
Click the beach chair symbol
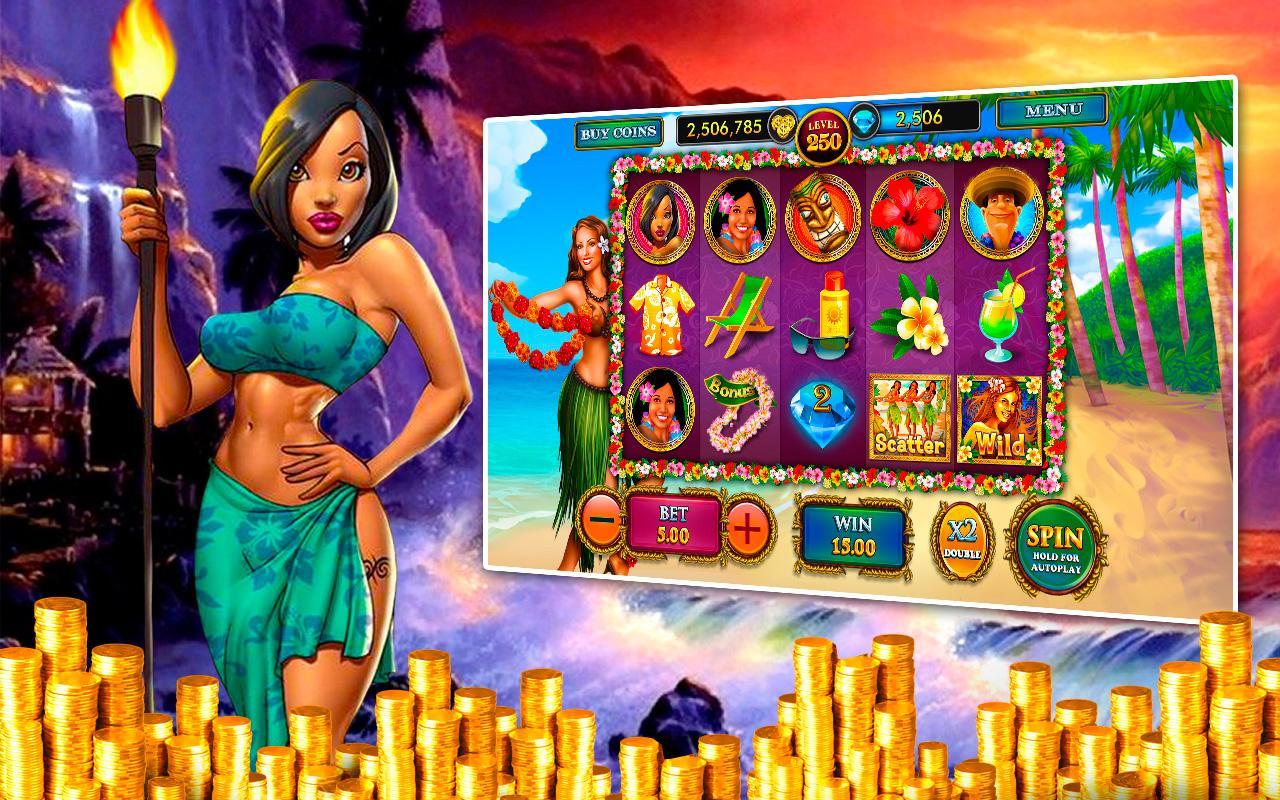pos(738,316)
